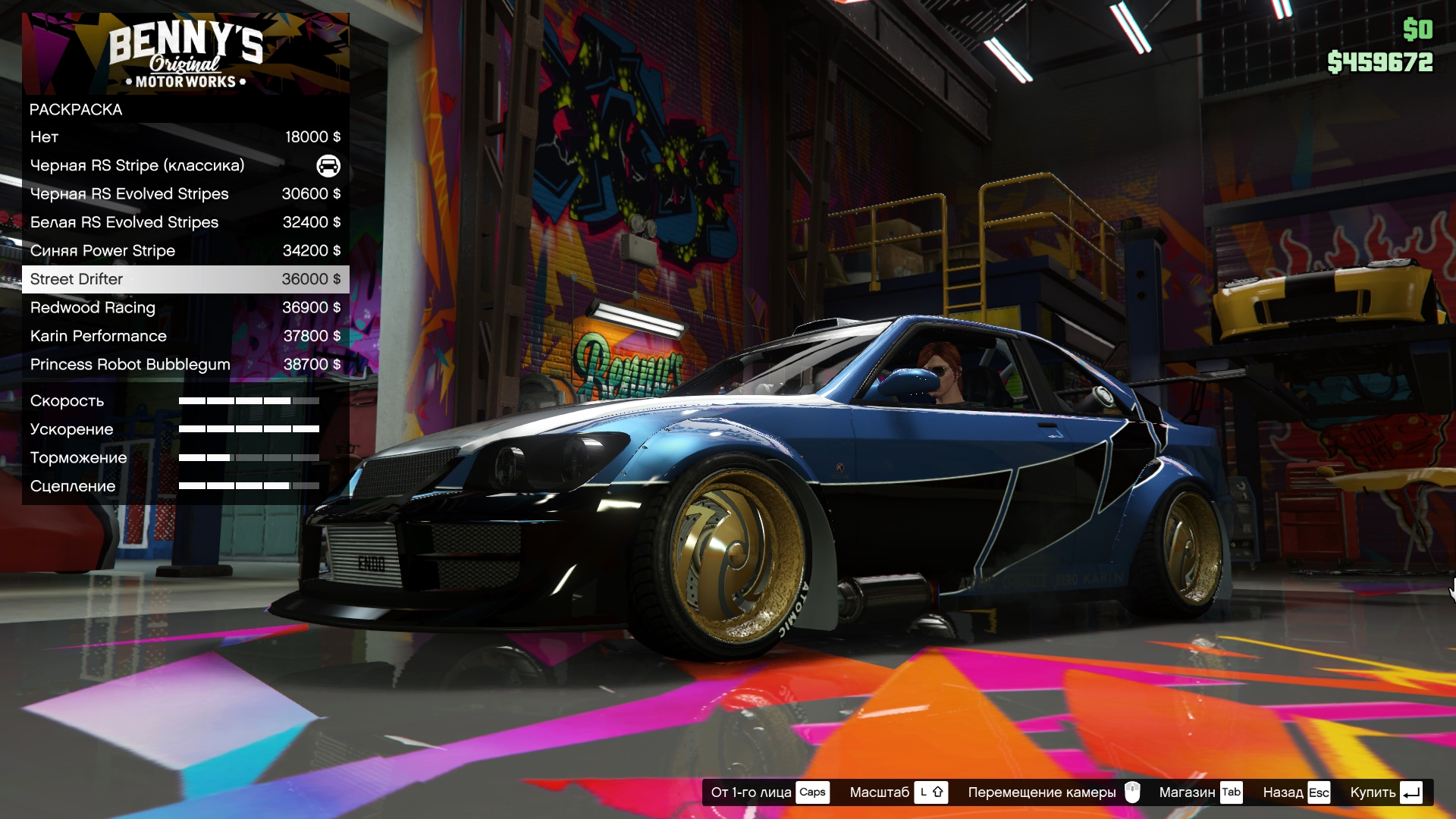Select the 'Нет' livery option
Viewport: 1456px width, 819px height.
(185, 137)
